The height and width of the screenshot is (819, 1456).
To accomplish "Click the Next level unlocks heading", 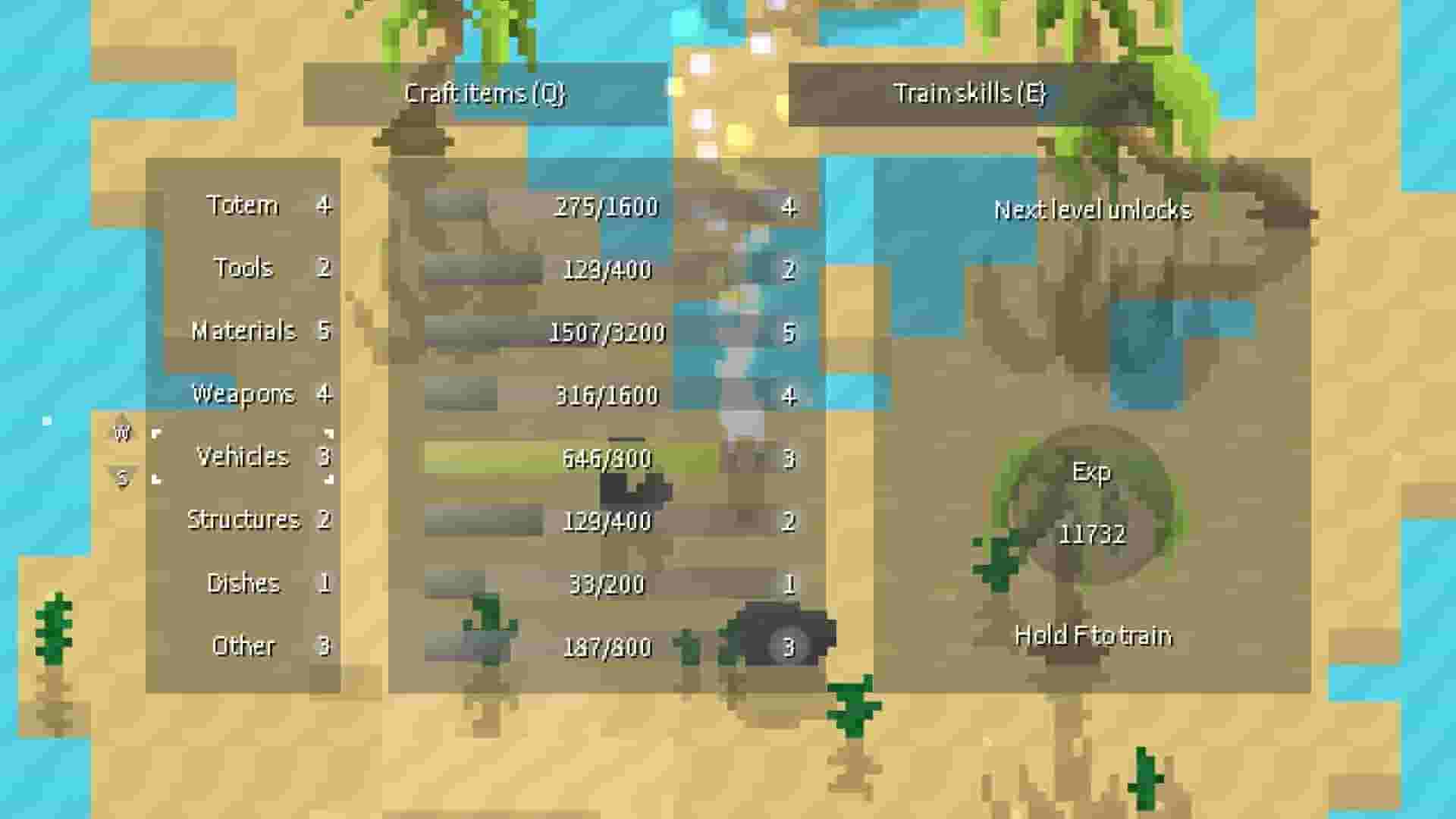I will pyautogui.click(x=1095, y=211).
